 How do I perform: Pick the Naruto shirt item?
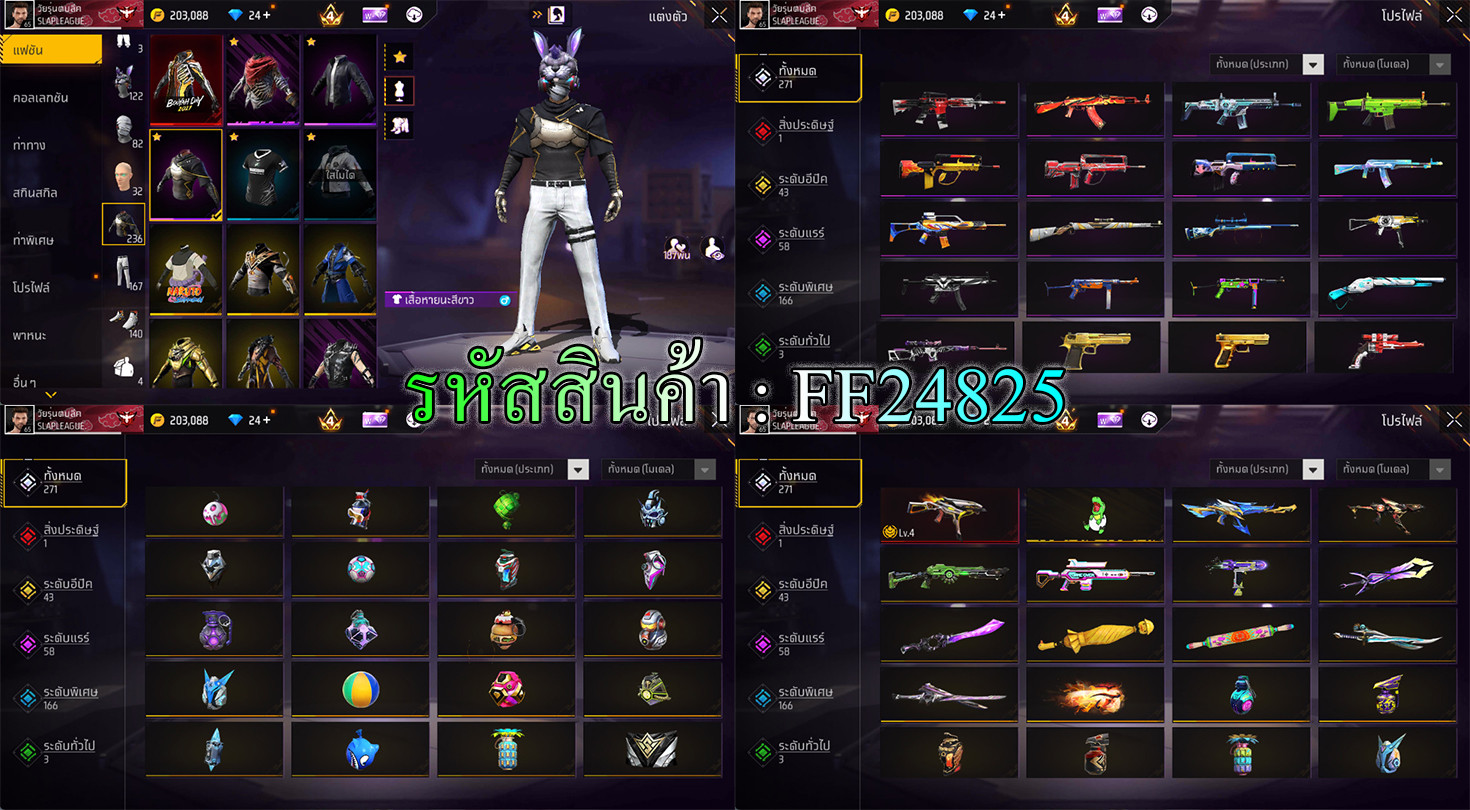185,267
